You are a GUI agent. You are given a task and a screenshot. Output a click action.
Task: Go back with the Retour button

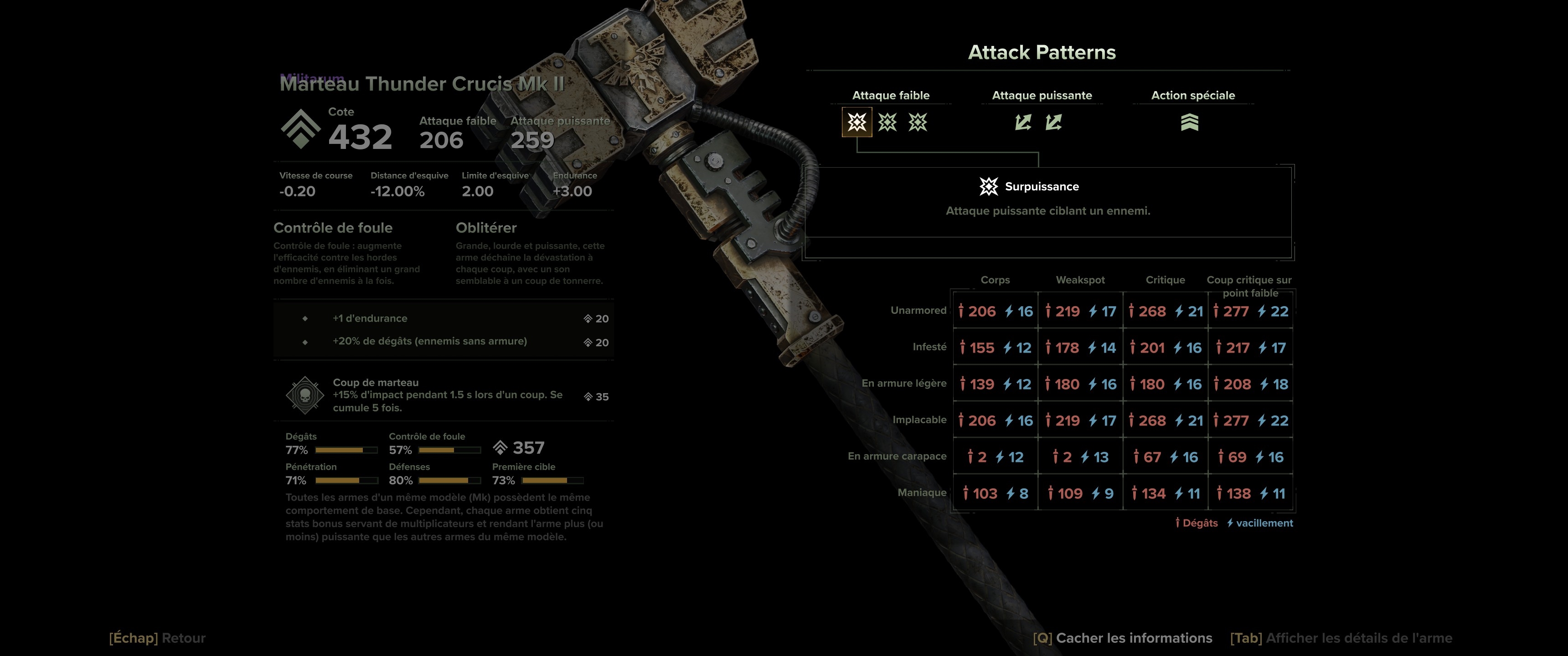pos(157,638)
